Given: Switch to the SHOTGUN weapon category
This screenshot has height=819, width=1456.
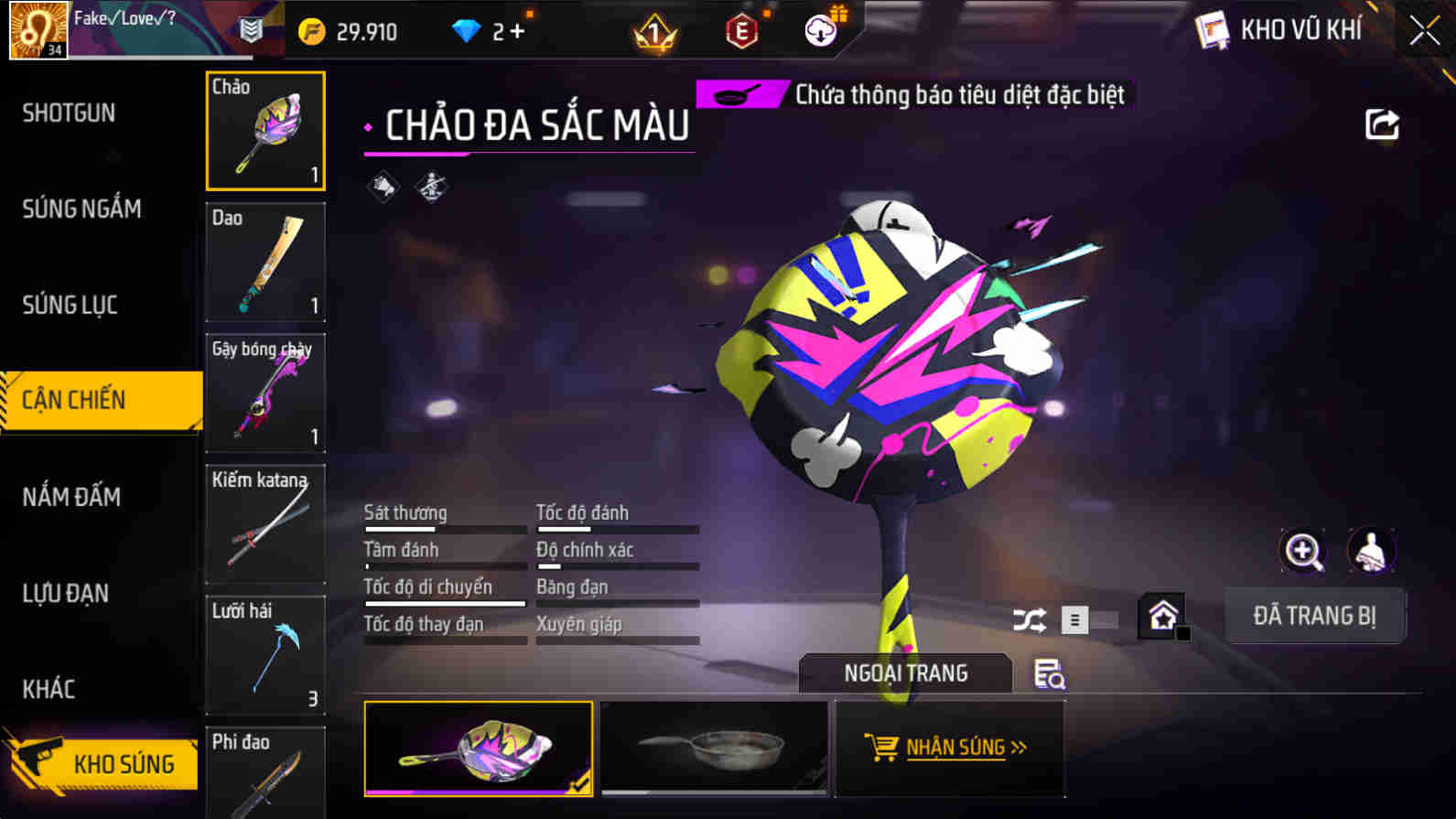Looking at the screenshot, I should pos(69,113).
